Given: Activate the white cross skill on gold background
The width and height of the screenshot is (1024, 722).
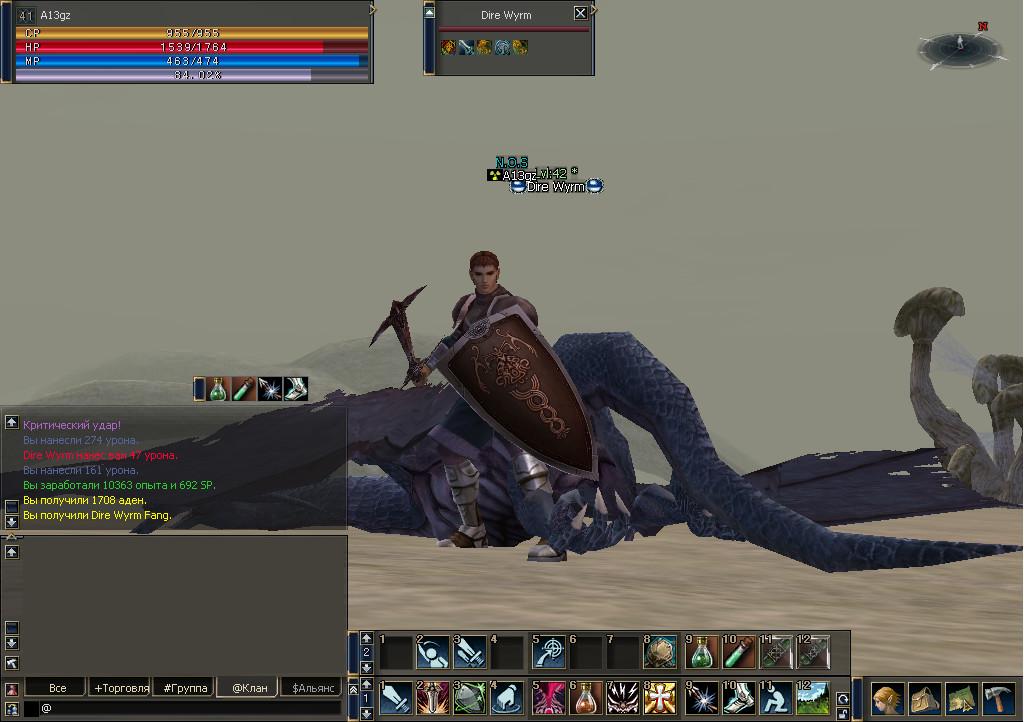Looking at the screenshot, I should (661, 697).
